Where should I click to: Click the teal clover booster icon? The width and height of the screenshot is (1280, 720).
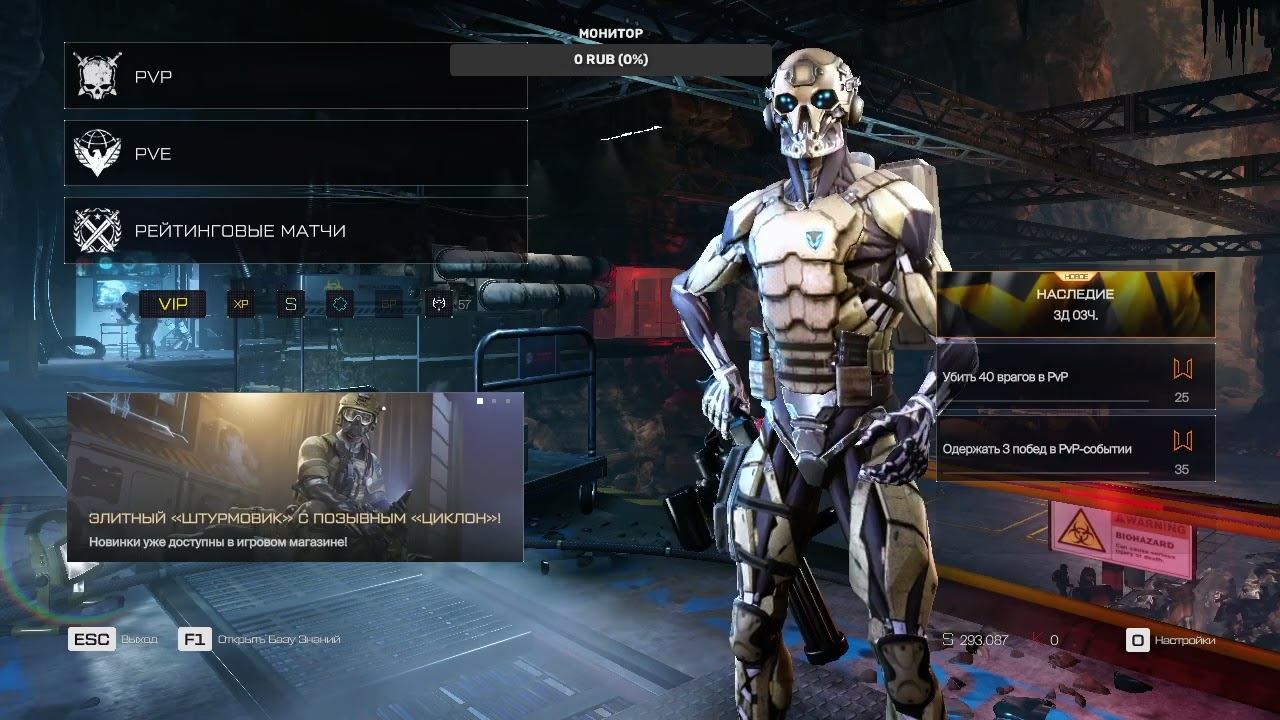coord(340,304)
